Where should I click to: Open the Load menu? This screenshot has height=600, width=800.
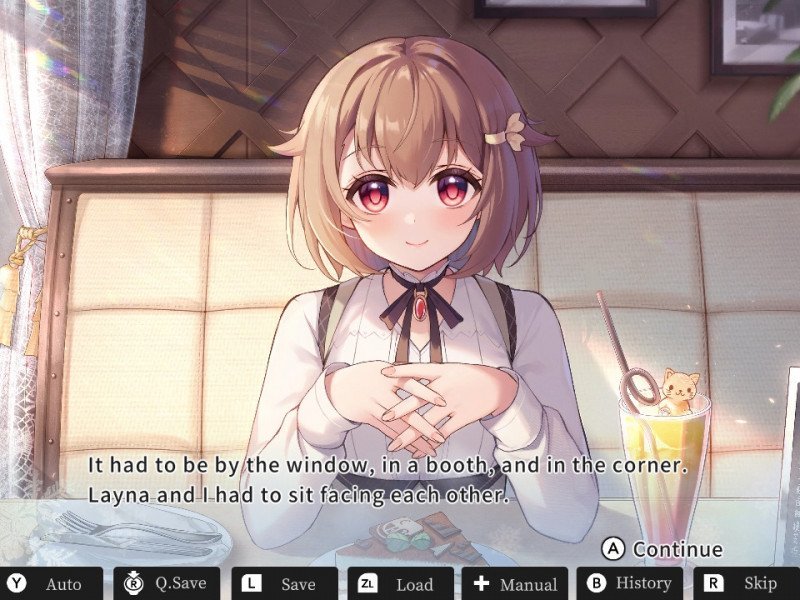point(398,584)
